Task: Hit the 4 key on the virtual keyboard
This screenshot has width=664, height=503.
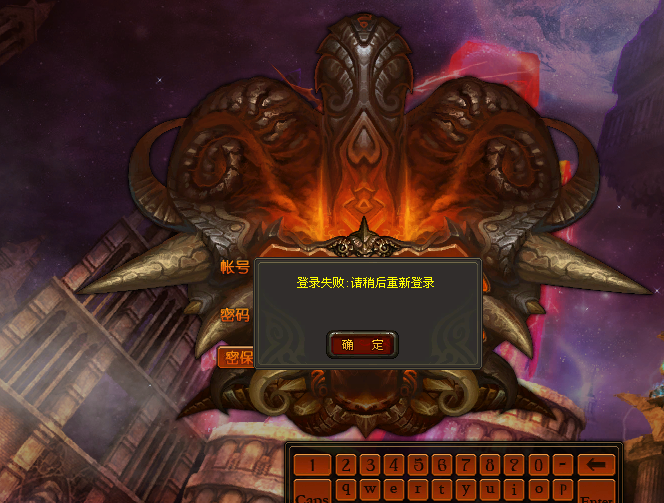Action: point(394,465)
